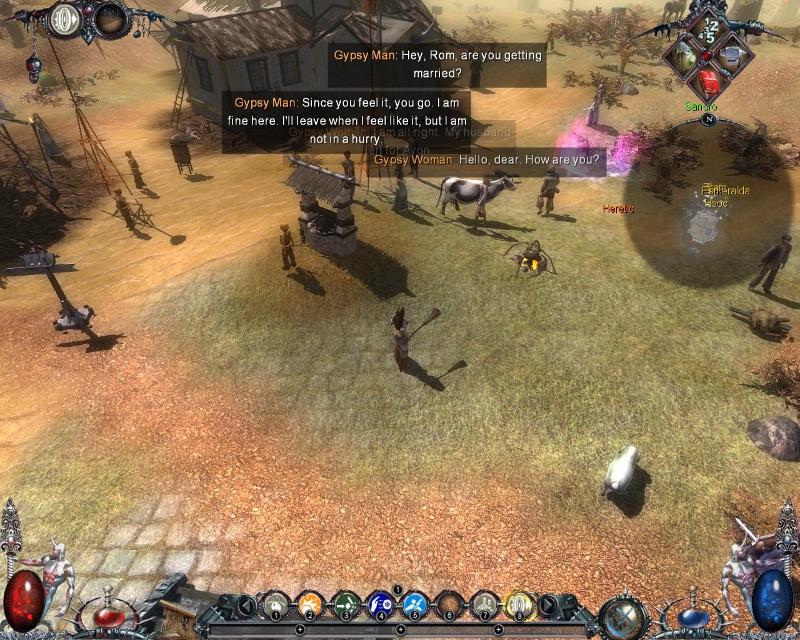The height and width of the screenshot is (640, 800).
Task: Select the empty brown slot 6
Action: (x=450, y=604)
